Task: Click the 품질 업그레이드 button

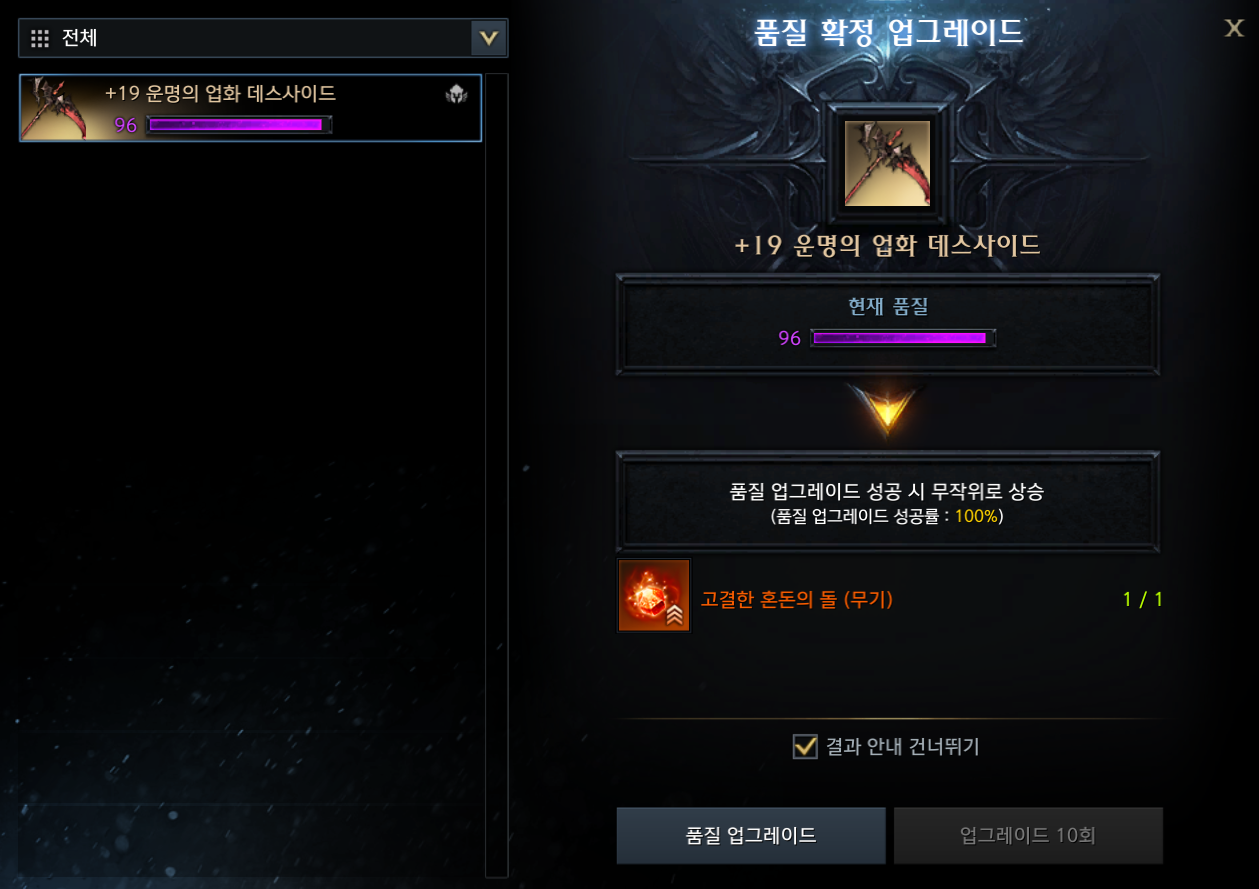Action: click(751, 835)
